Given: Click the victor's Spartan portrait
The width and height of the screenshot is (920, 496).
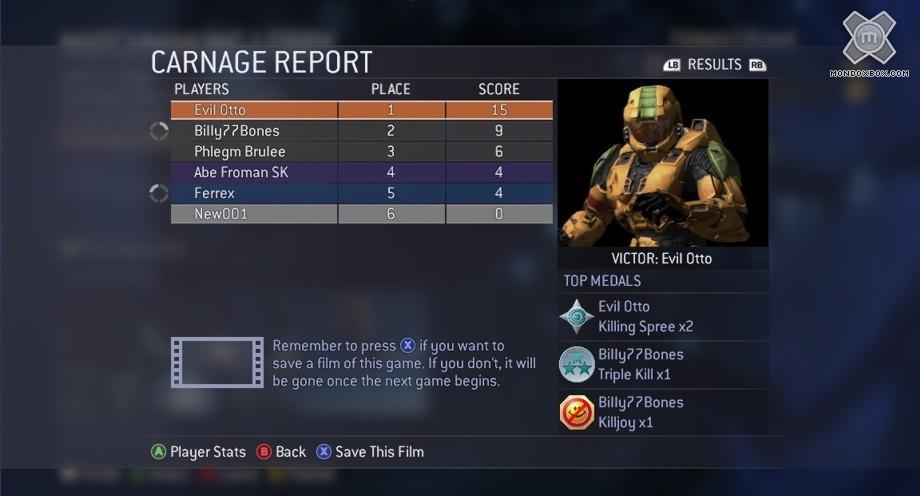Looking at the screenshot, I should (663, 163).
